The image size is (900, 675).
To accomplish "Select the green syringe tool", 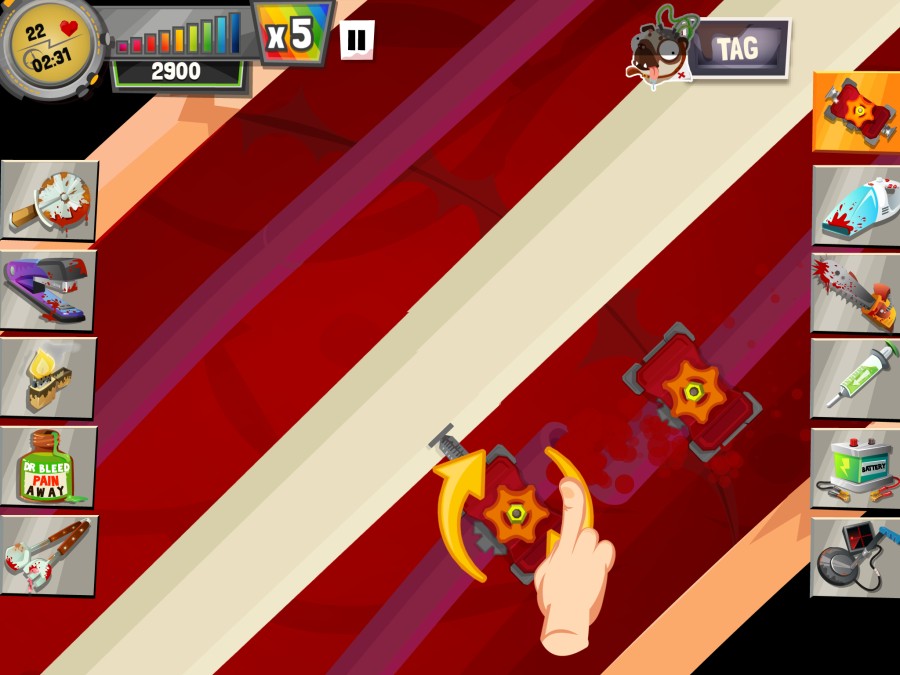I will pos(855,378).
